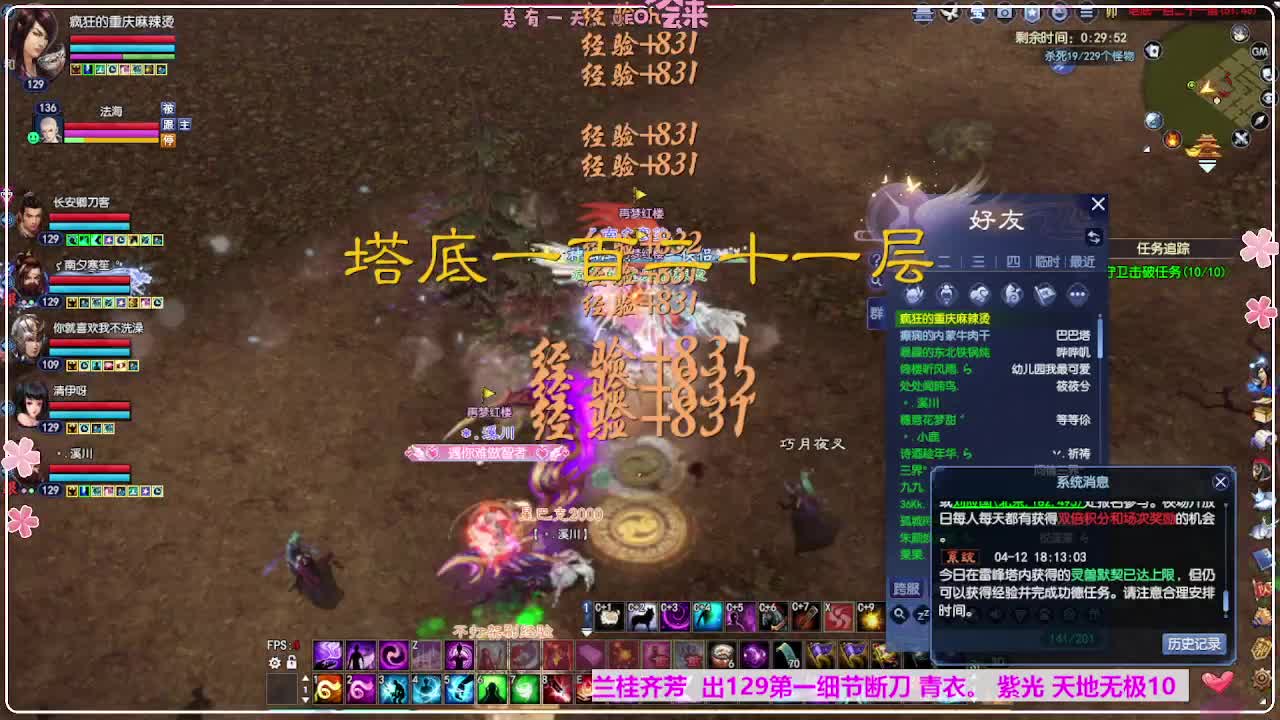This screenshot has width=1280, height=720.
Task: Click the camera screenshot icon in top toolbar
Action: (1003, 12)
